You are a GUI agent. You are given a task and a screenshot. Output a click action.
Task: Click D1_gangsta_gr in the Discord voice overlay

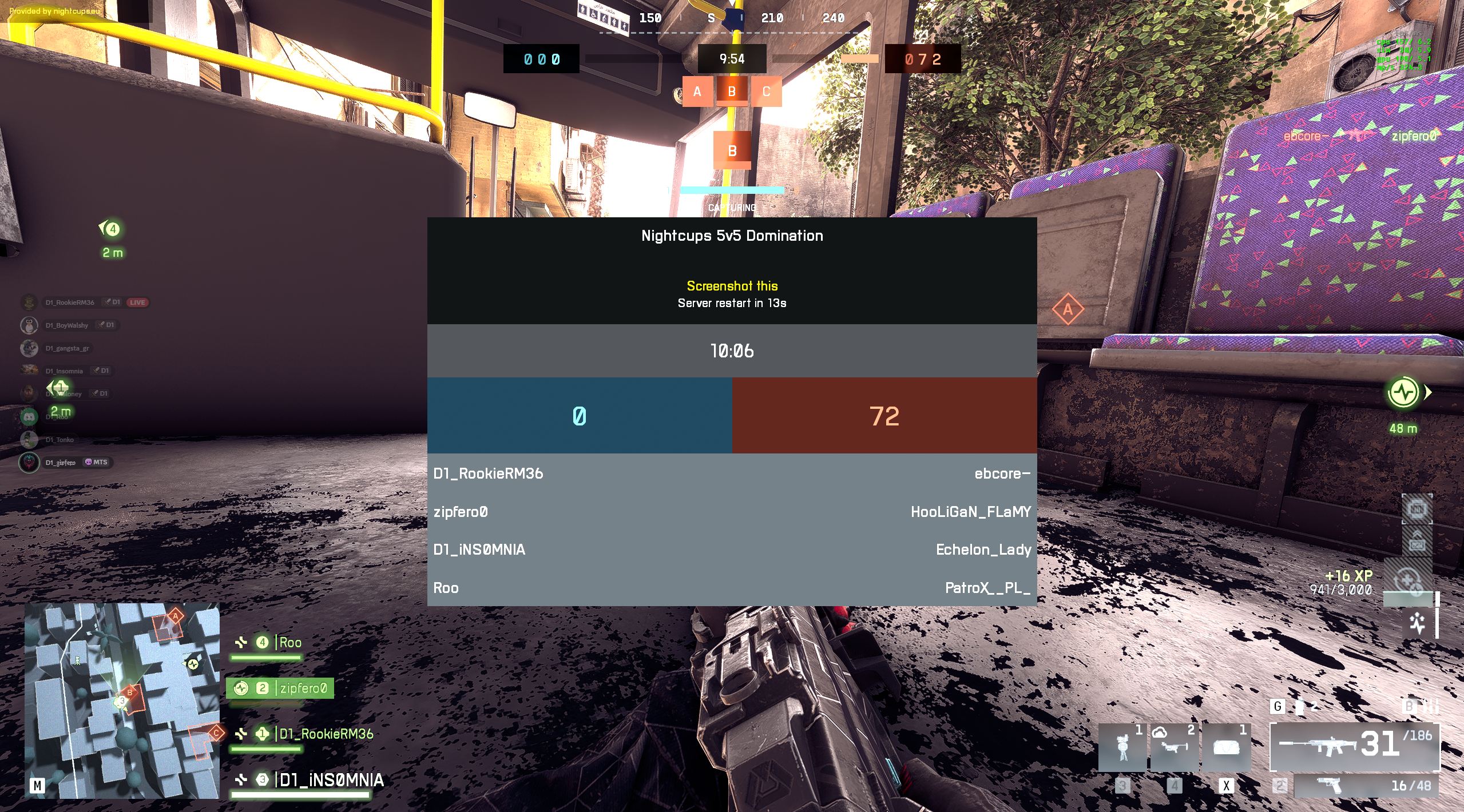coord(67,348)
